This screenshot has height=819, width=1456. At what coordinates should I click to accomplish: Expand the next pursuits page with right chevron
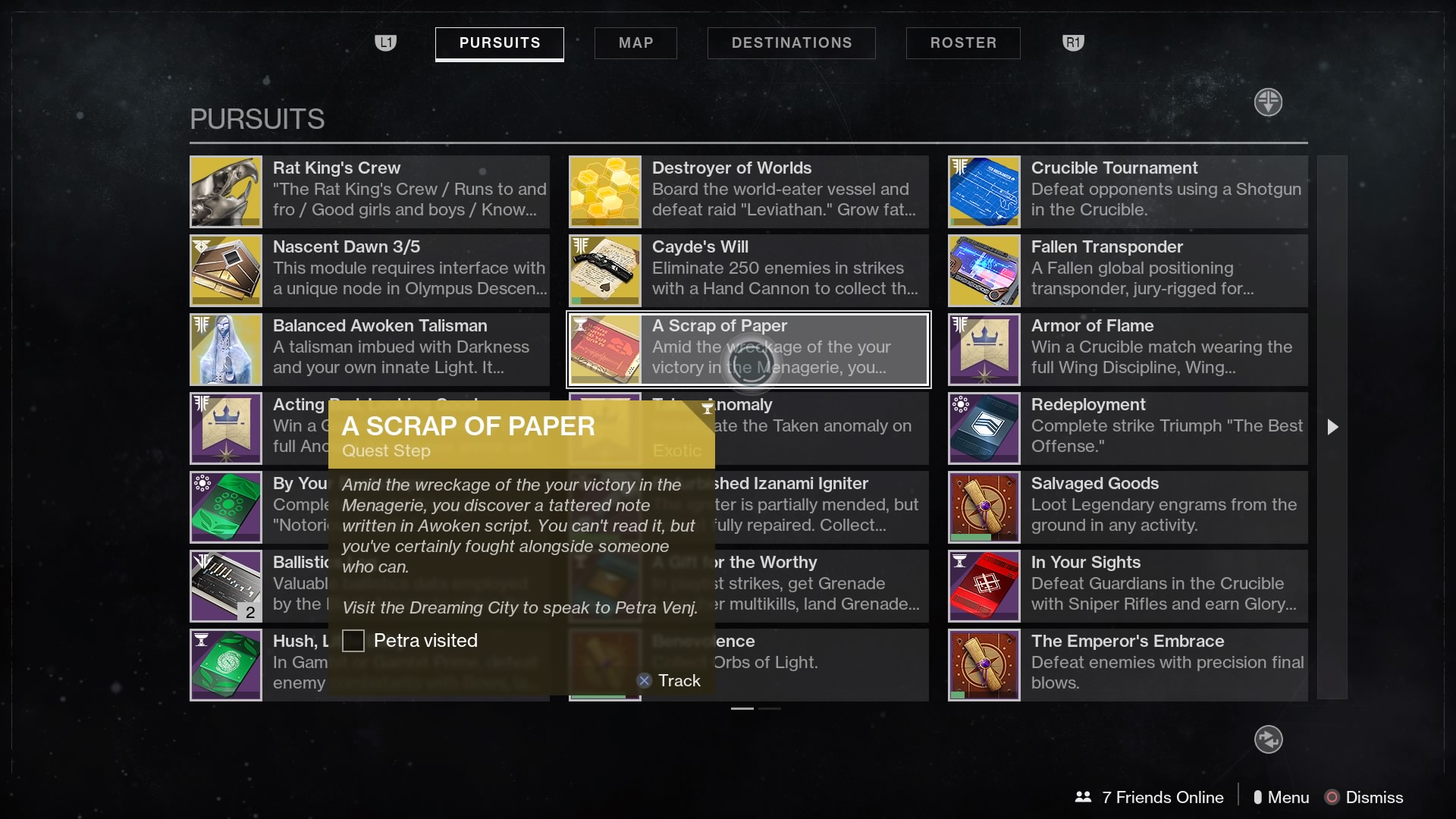pyautogui.click(x=1332, y=427)
